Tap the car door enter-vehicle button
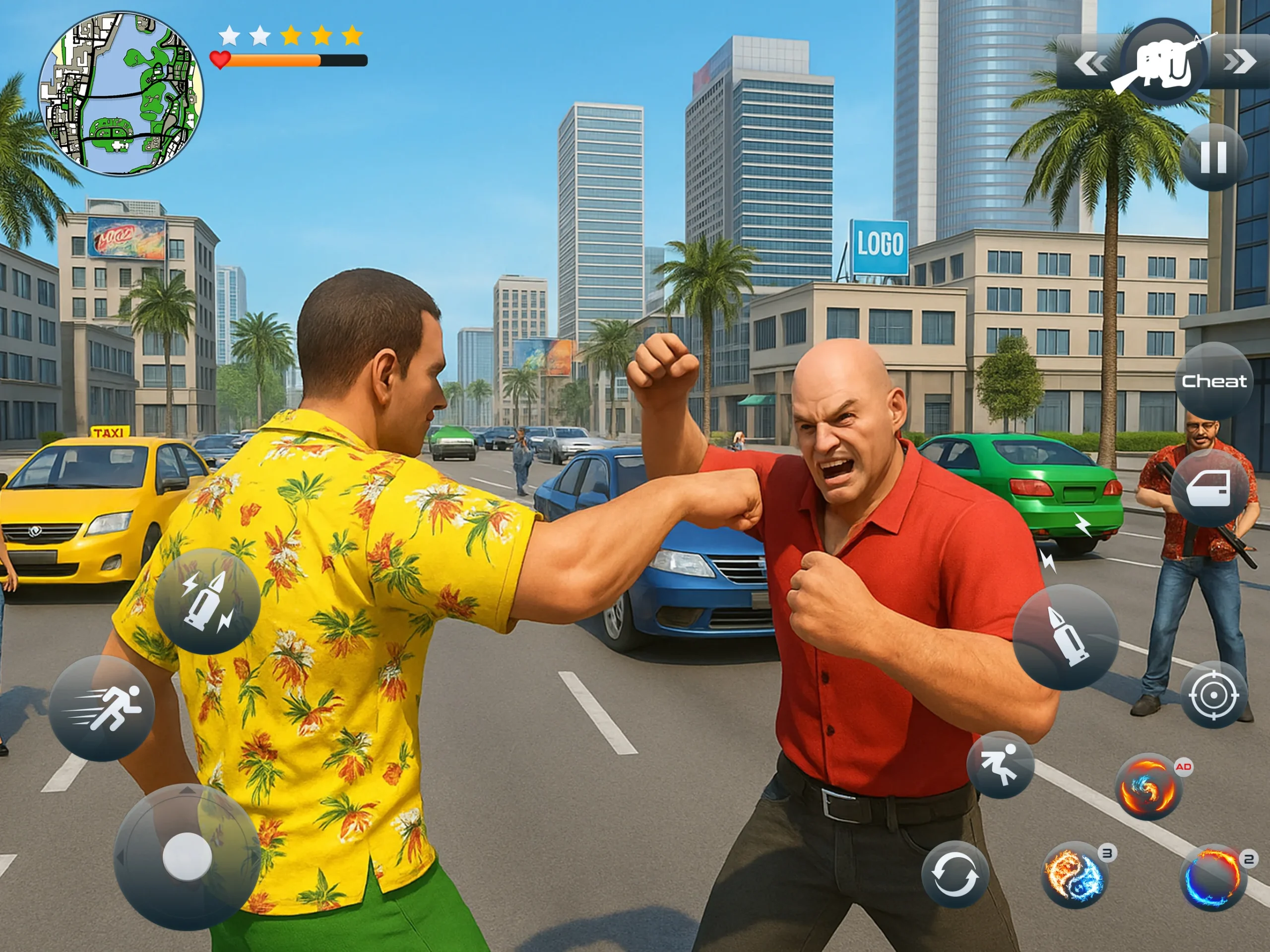Viewport: 1270px width, 952px height. coord(1209,488)
